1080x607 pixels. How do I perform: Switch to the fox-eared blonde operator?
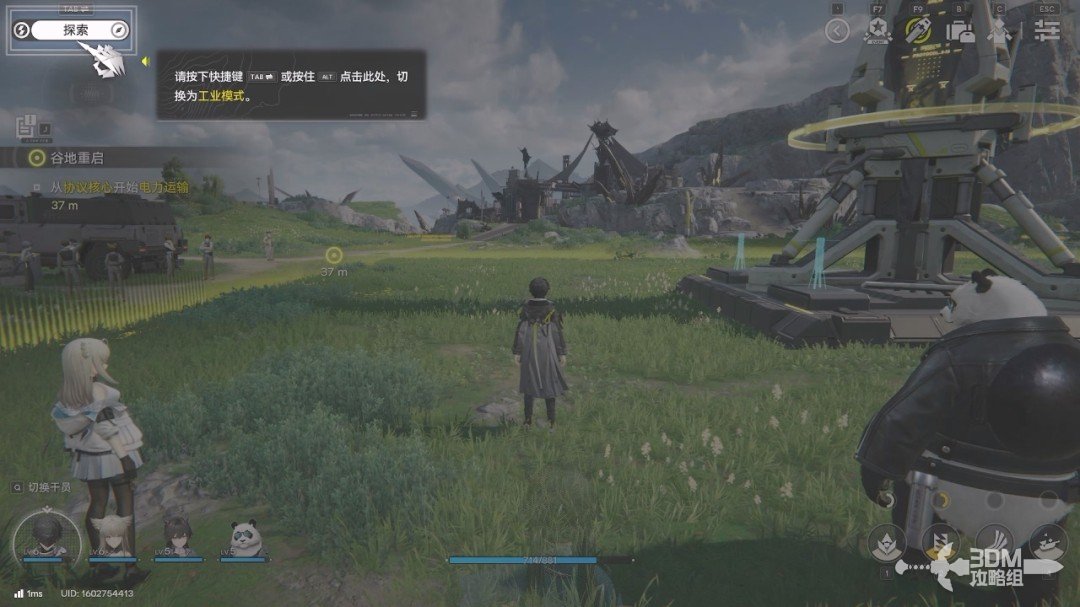click(x=112, y=535)
